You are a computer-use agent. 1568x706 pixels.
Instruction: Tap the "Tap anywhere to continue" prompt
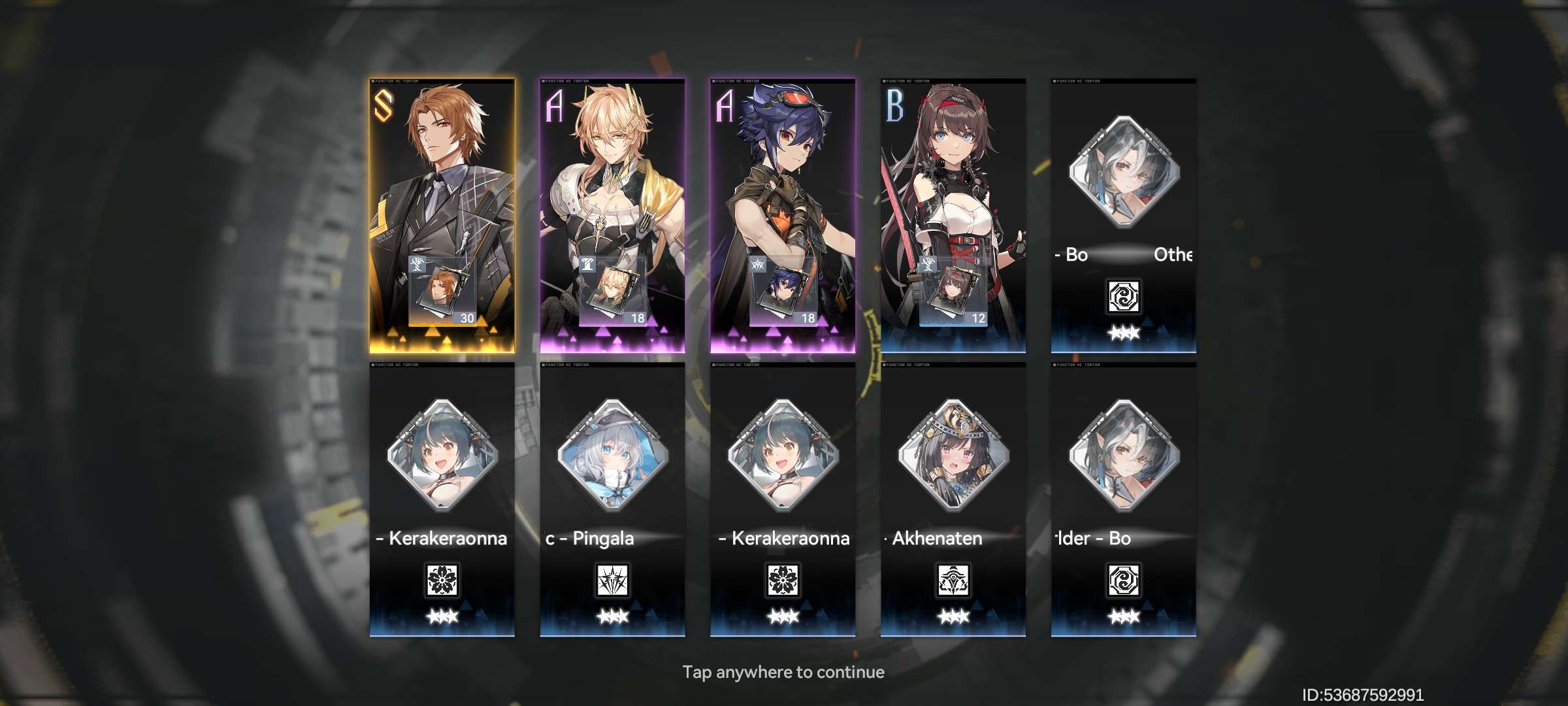[783, 672]
